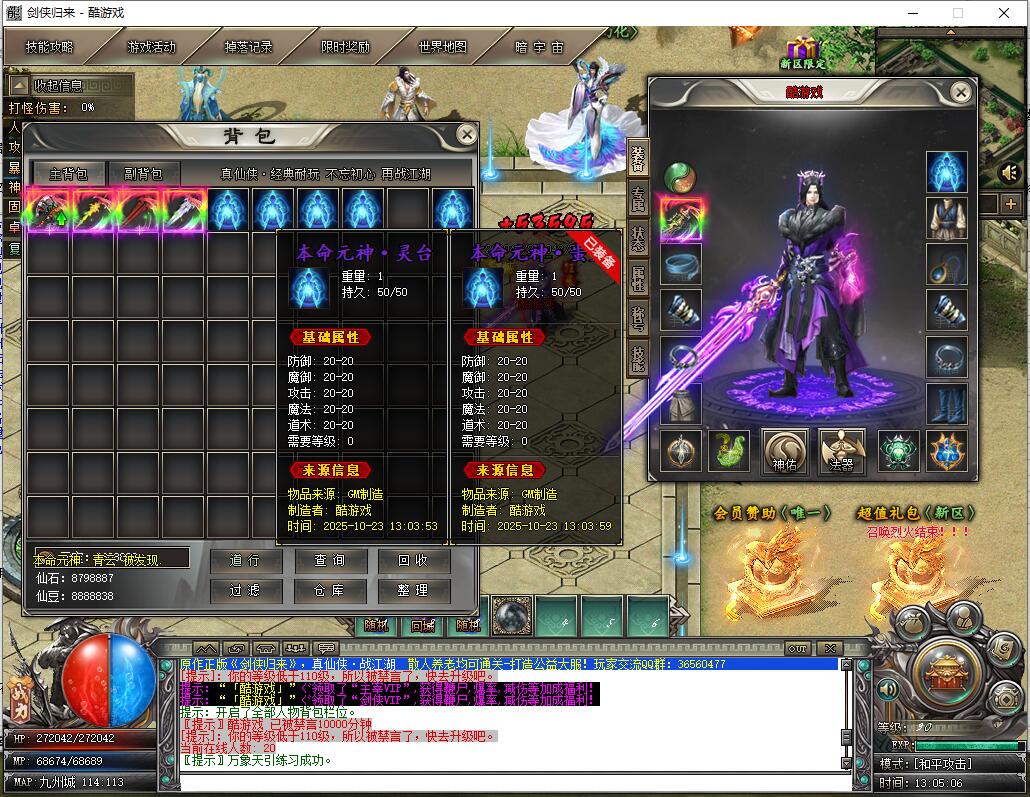Open the 法器 artifact button
The image size is (1030, 797).
842,451
